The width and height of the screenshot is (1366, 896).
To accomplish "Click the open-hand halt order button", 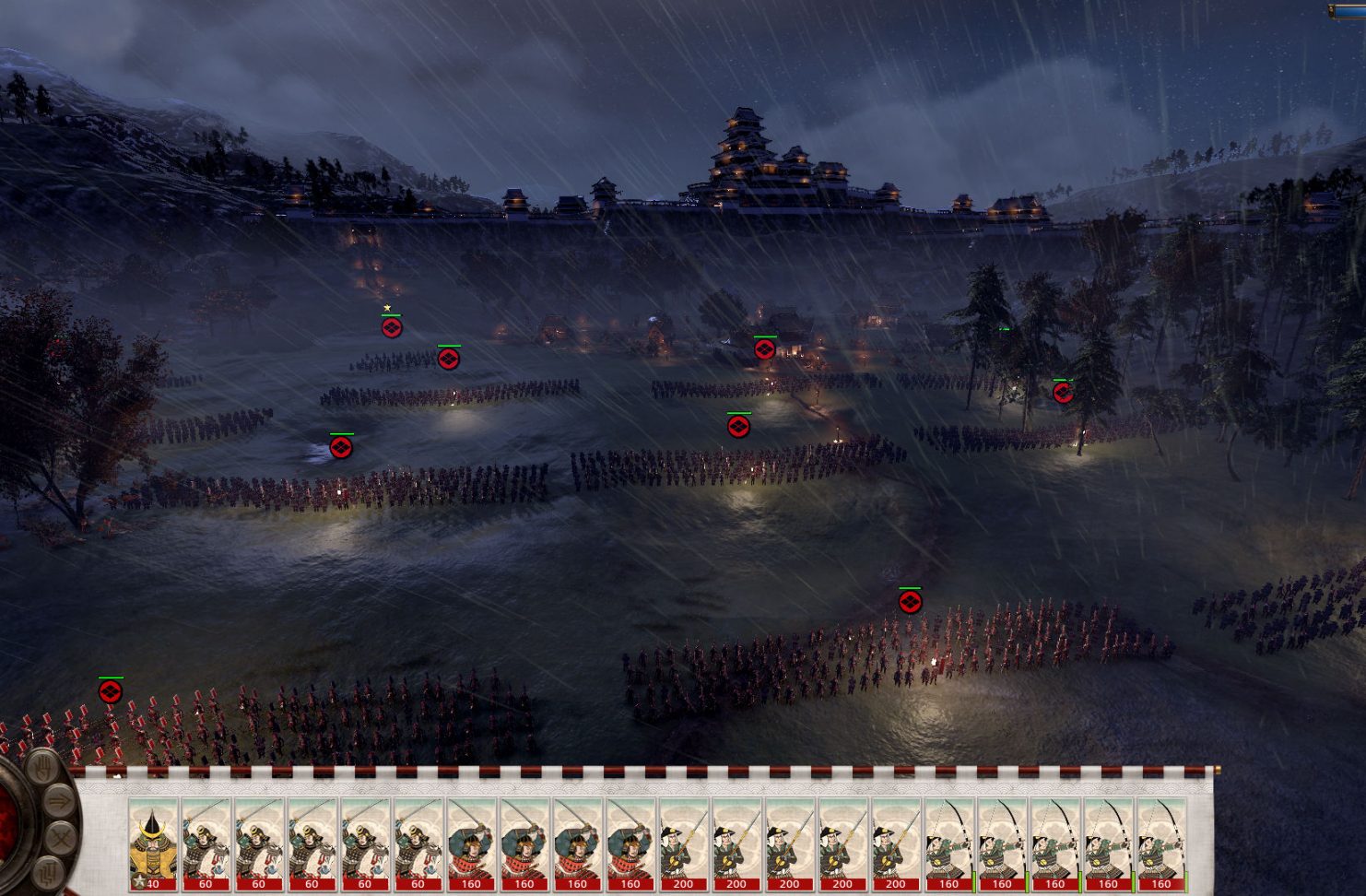I will tap(41, 768).
